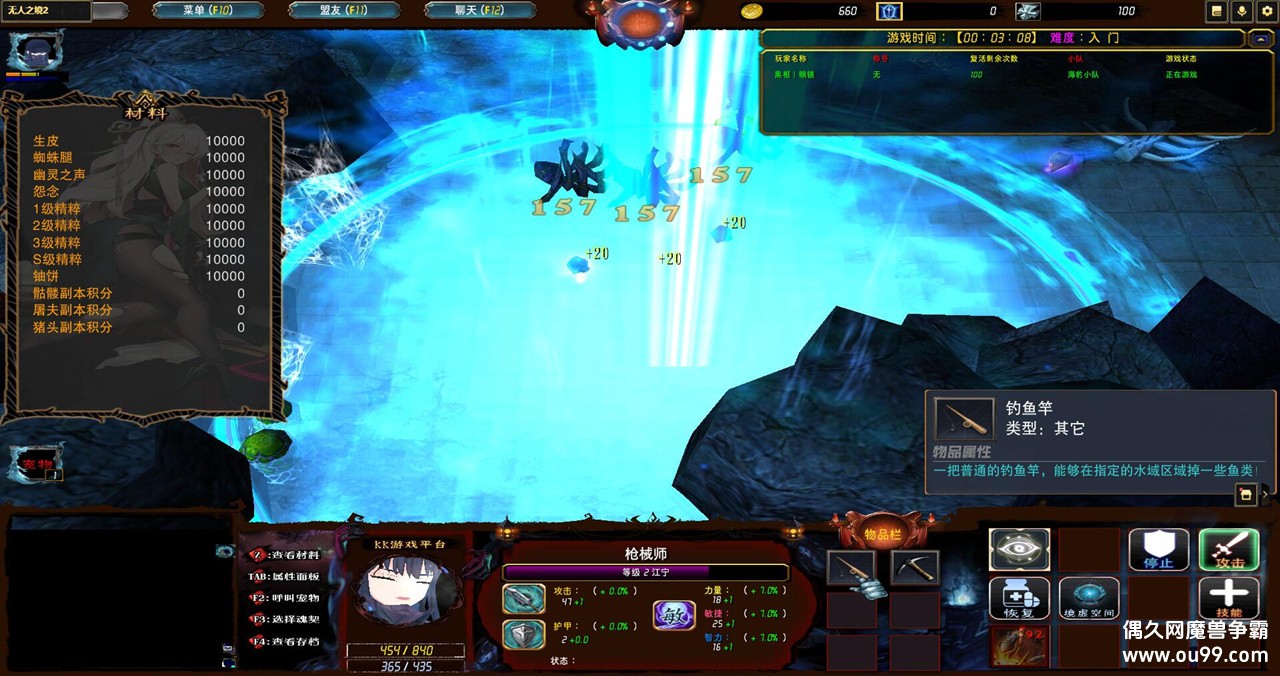Open the 境虚空间 portal ability
The width and height of the screenshot is (1280, 676).
(x=1089, y=598)
